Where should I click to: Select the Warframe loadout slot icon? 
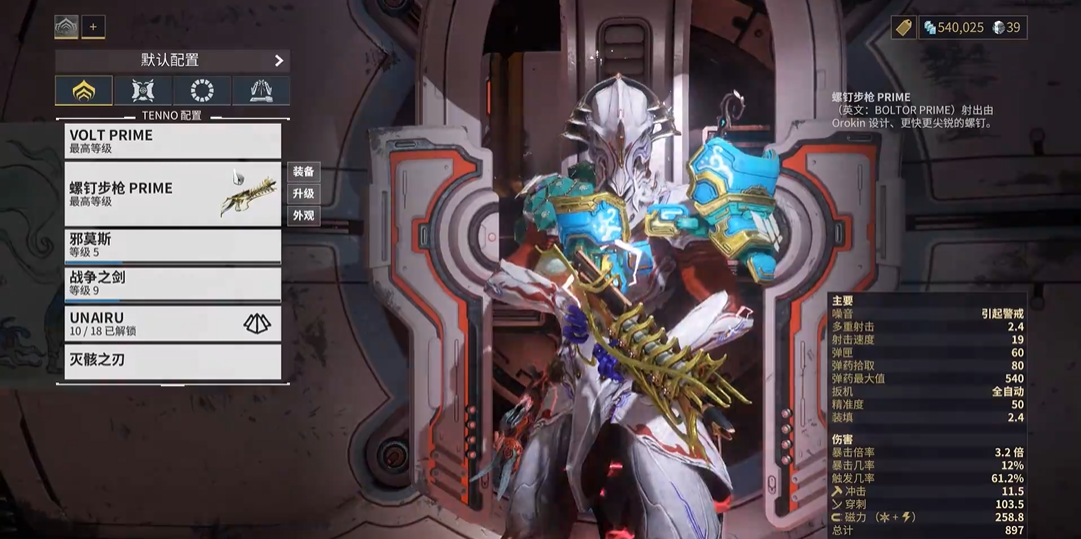pos(66,27)
